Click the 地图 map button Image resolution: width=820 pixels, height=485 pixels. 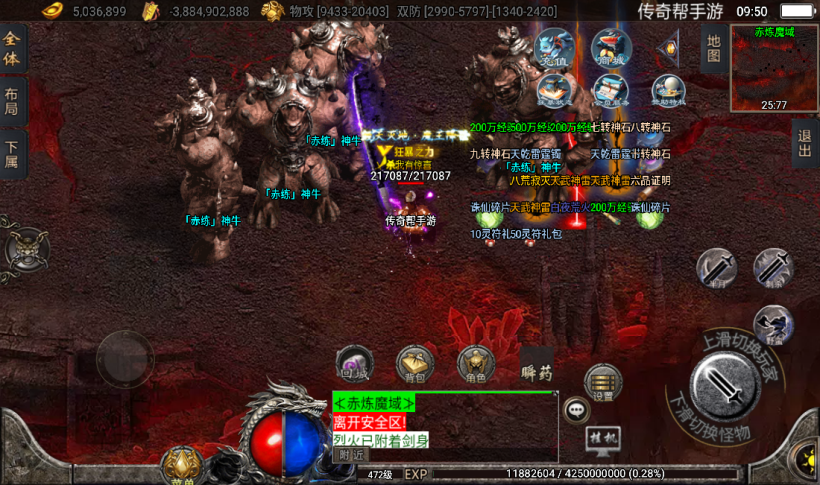click(713, 47)
